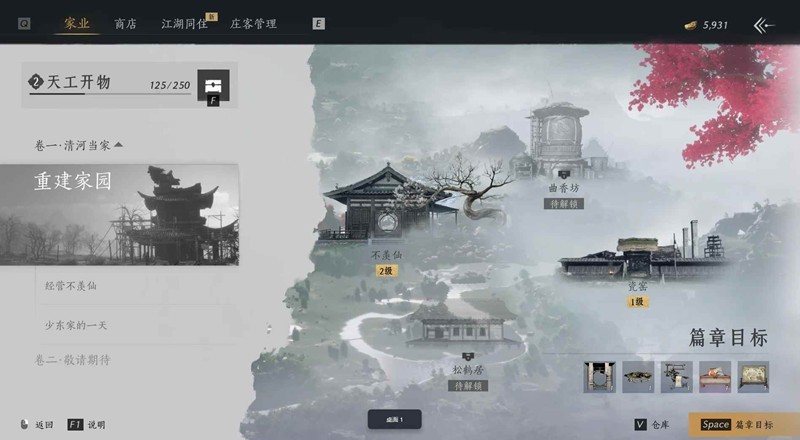Open the 庄客管理 tab
The height and width of the screenshot is (440, 800).
pyautogui.click(x=253, y=23)
